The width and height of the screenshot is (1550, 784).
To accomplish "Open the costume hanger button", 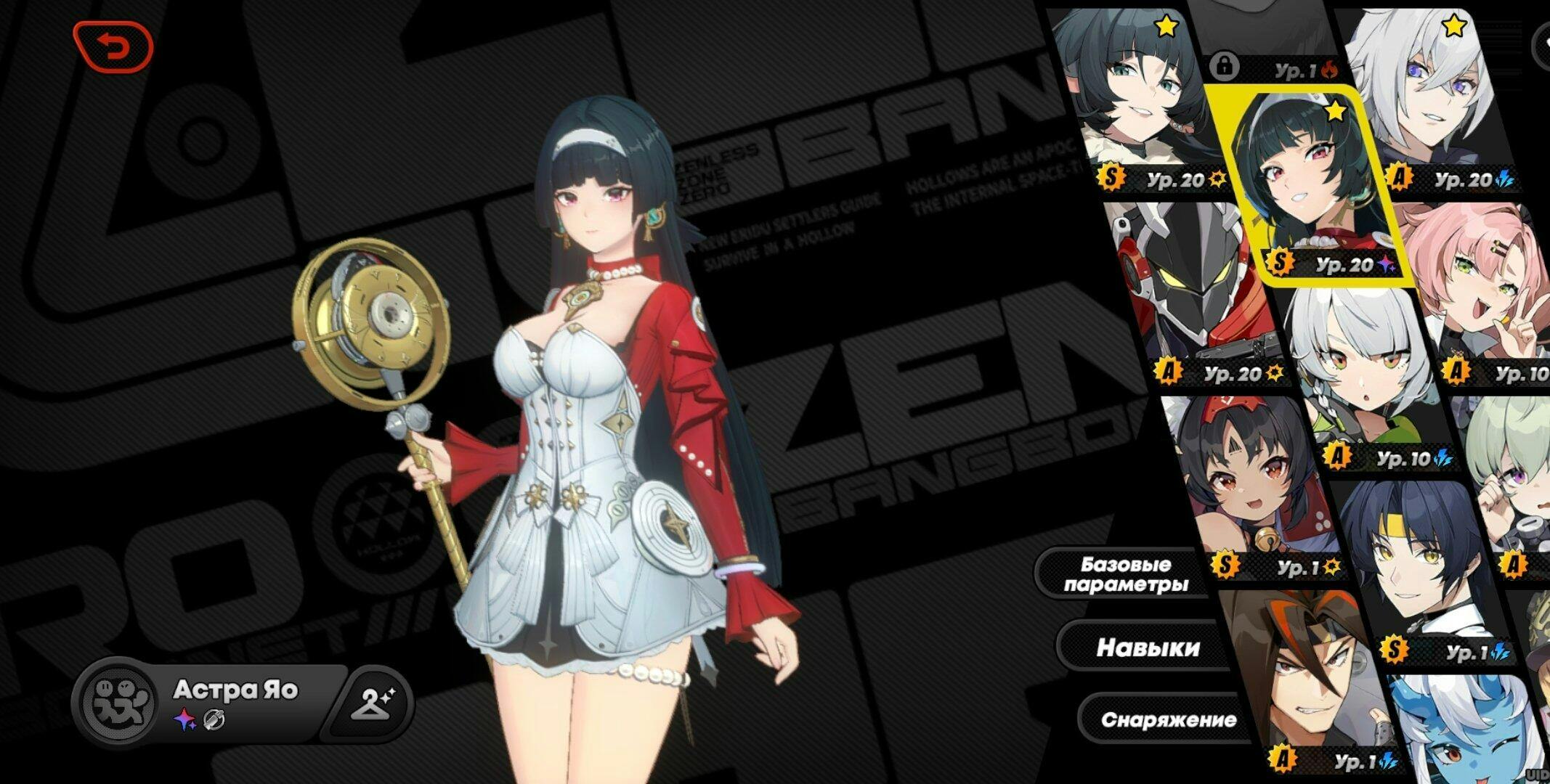I will pos(372,702).
